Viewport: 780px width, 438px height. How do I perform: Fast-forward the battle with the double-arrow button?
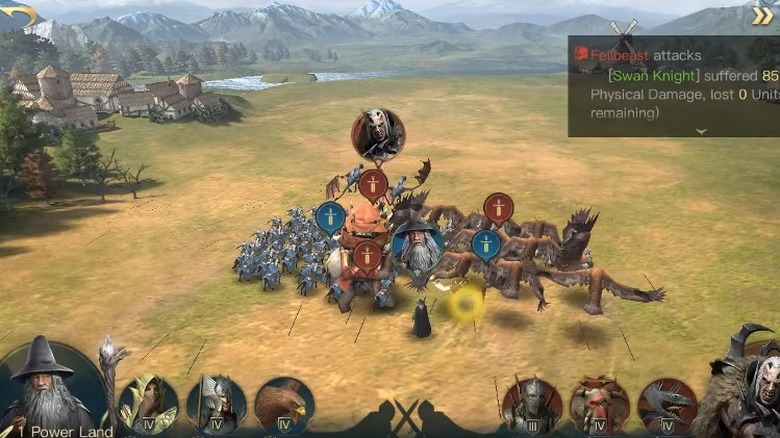point(762,15)
